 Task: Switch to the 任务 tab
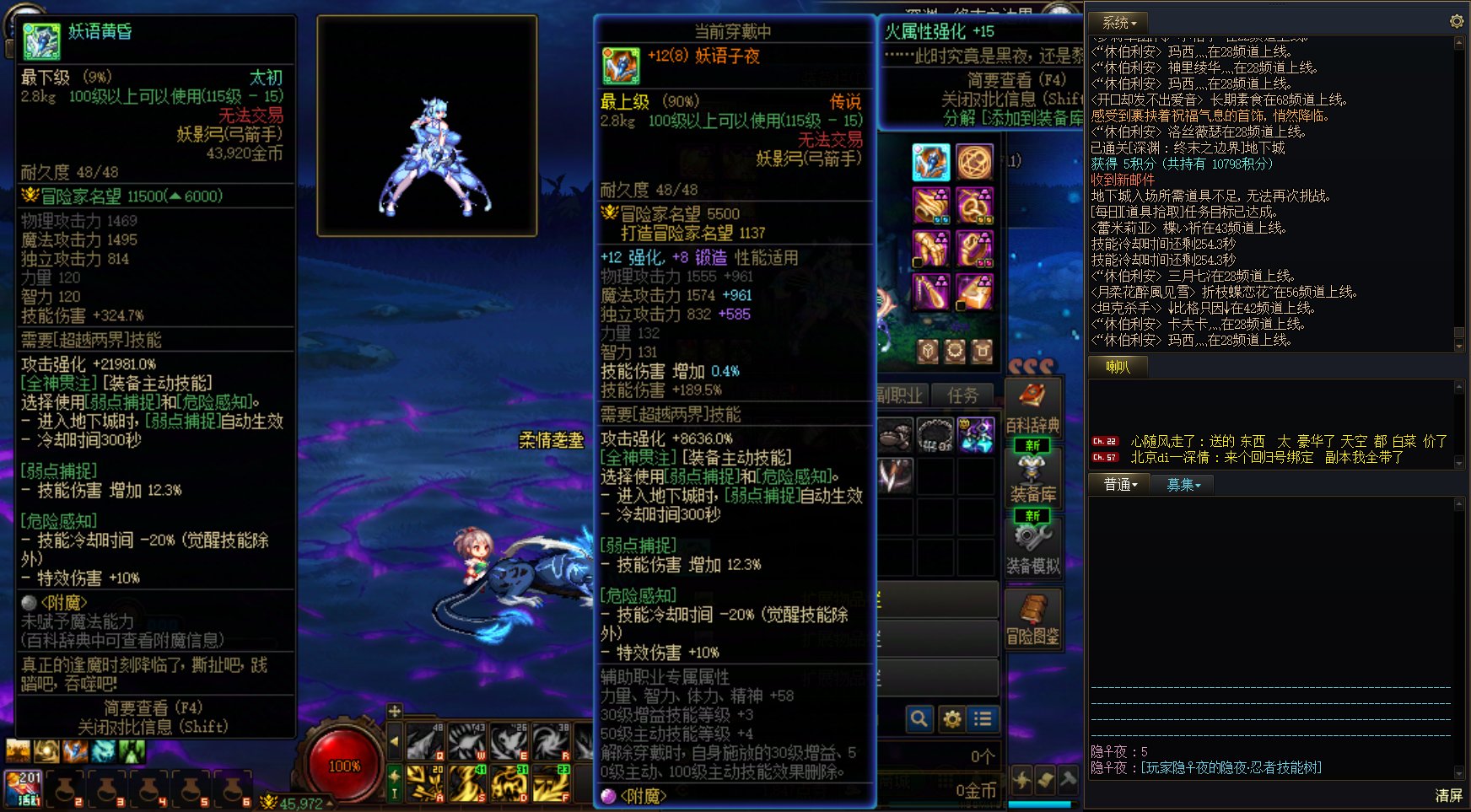(x=962, y=396)
